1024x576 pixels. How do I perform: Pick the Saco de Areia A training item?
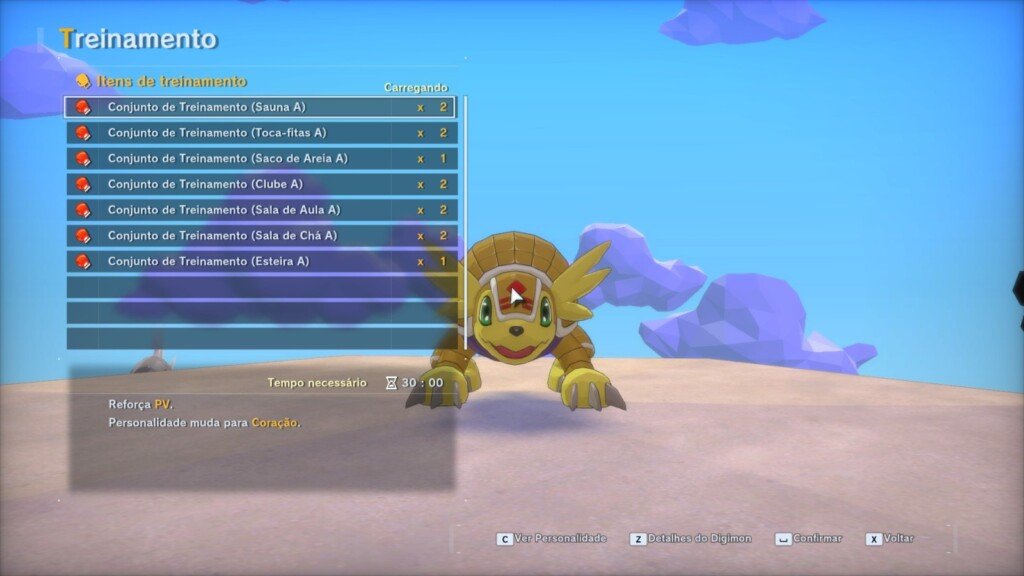click(x=260, y=159)
